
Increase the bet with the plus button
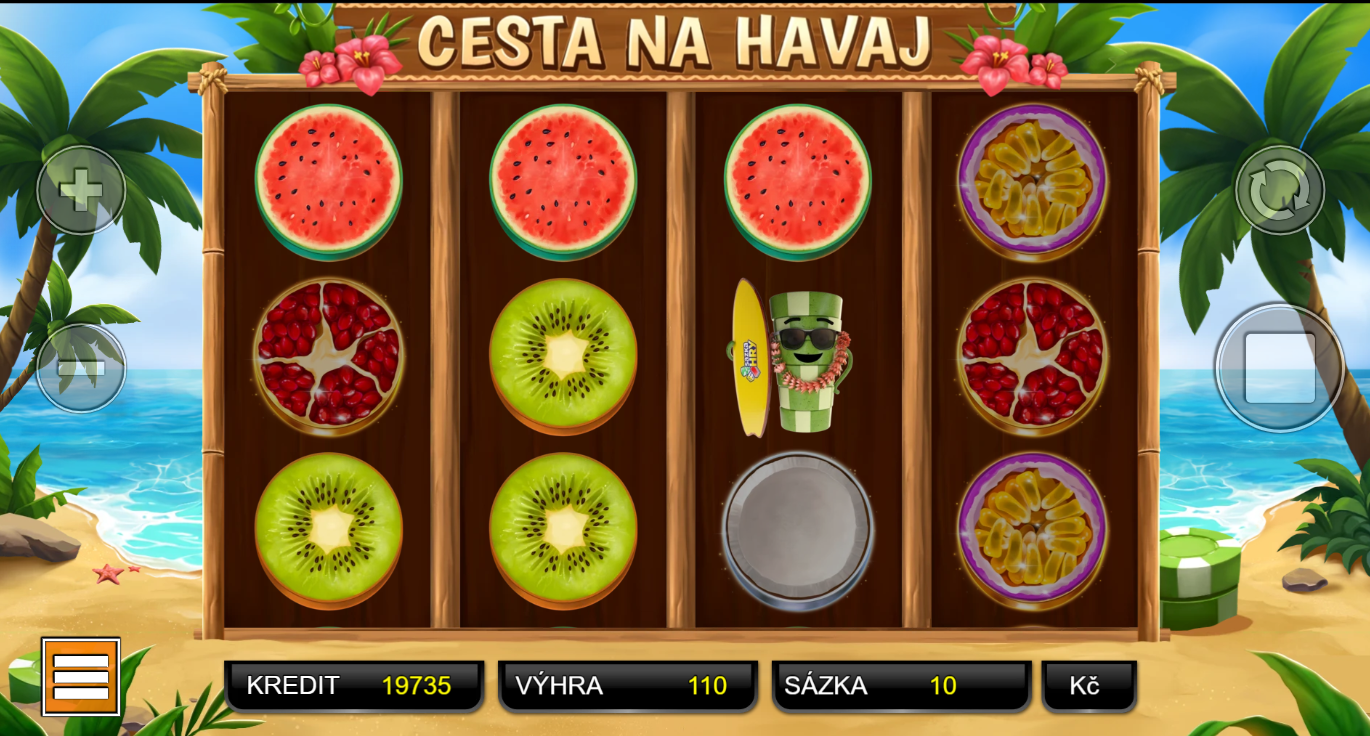point(81,190)
